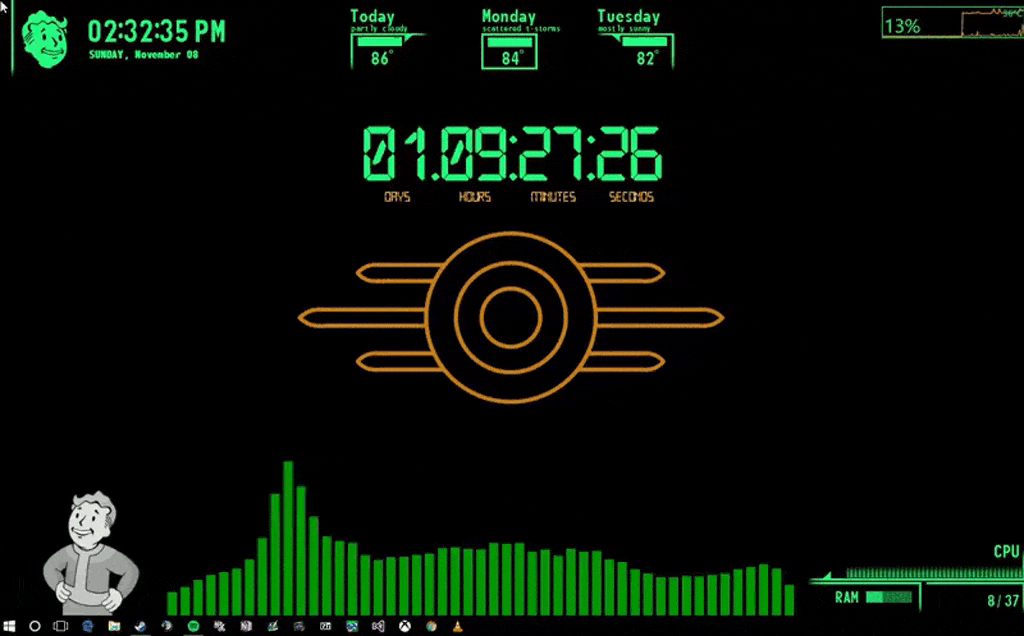Screen dimensions: 1024x636
Task: Open Task View from the taskbar
Action: 60,626
